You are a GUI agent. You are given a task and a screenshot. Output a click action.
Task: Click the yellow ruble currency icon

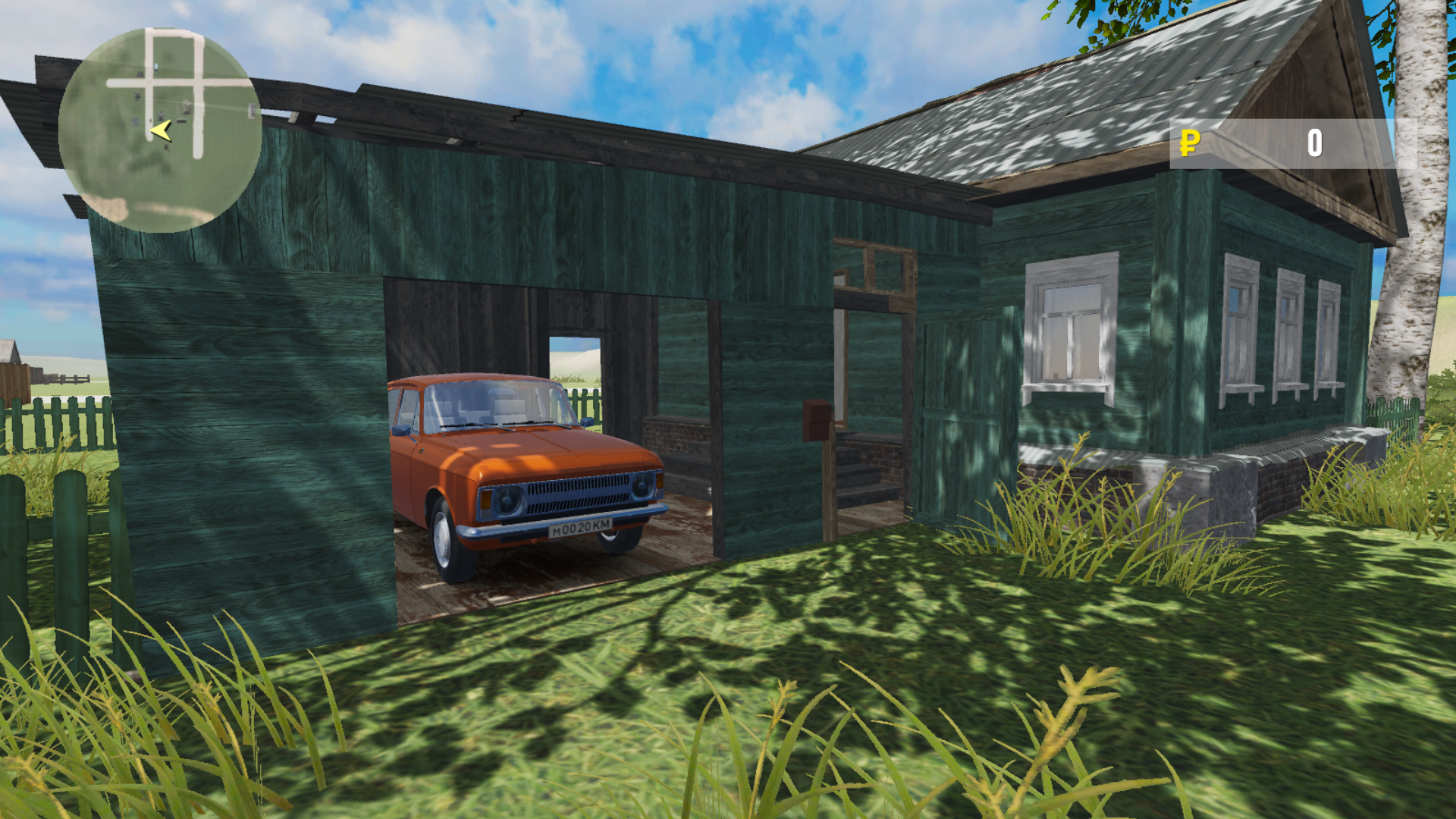pyautogui.click(x=1188, y=143)
